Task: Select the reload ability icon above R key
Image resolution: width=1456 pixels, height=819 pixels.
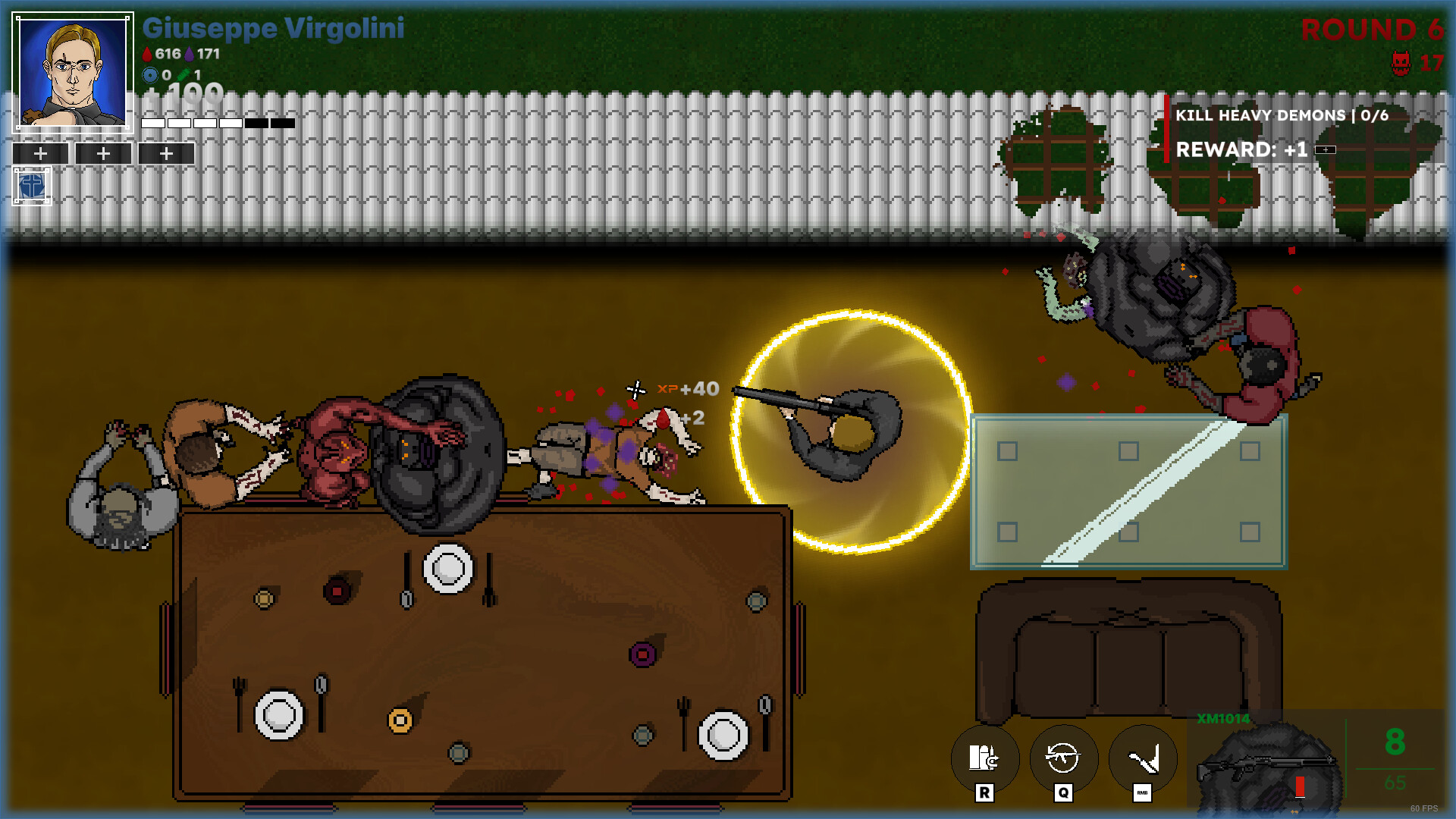Action: [x=984, y=758]
